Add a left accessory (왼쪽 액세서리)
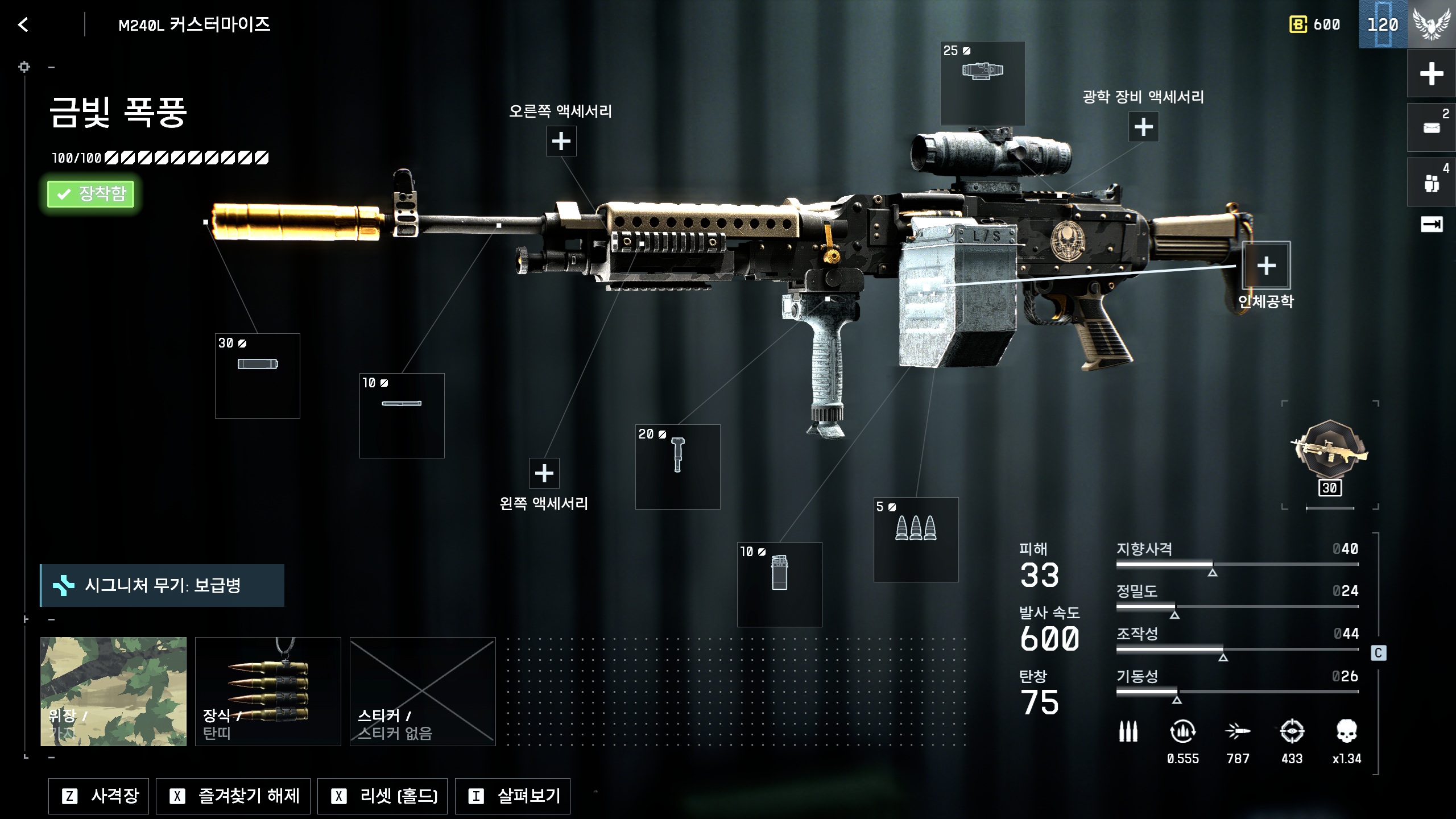1456x819 pixels. [544, 473]
